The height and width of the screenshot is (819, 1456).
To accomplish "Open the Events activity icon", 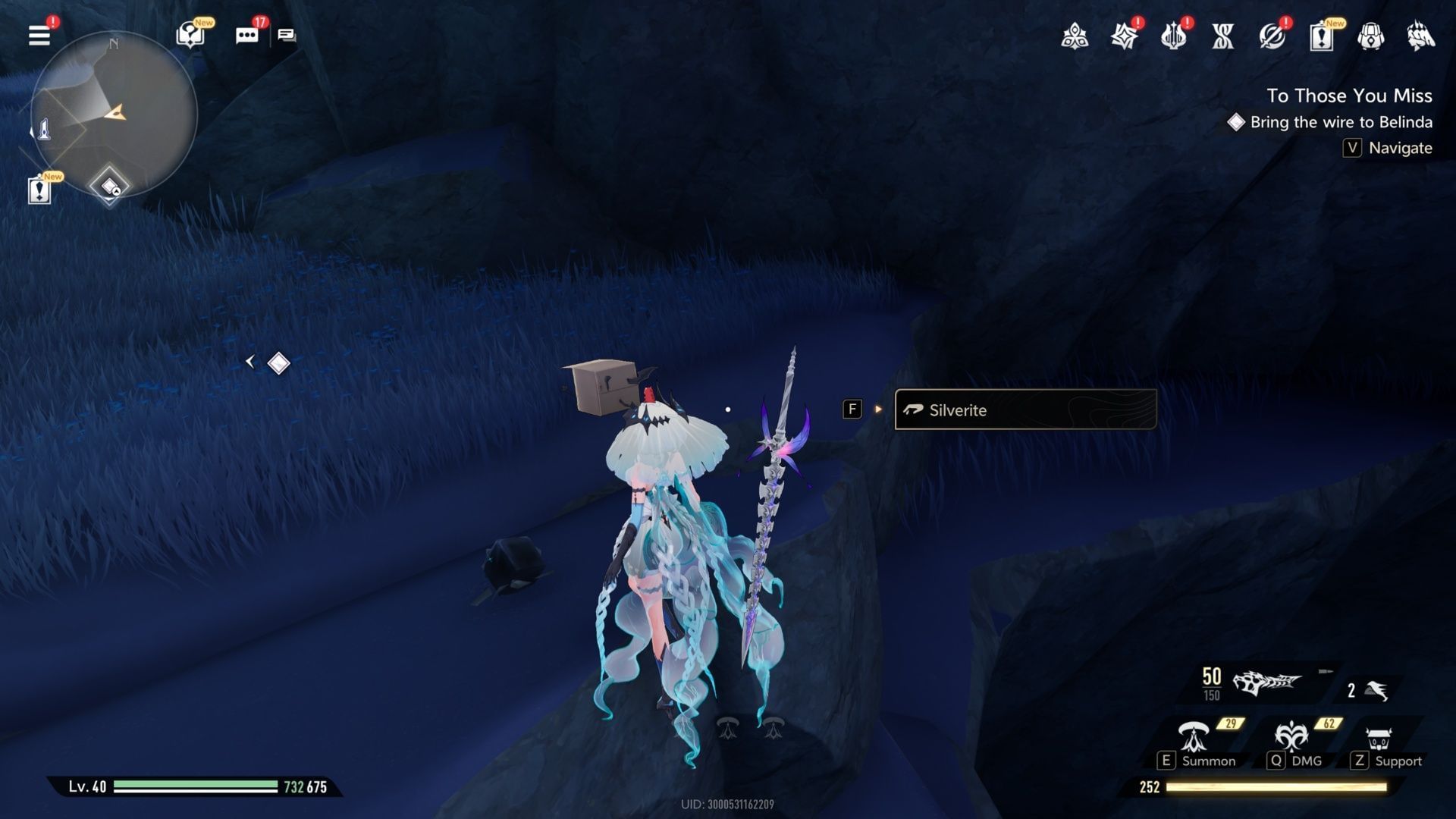I will [1125, 36].
